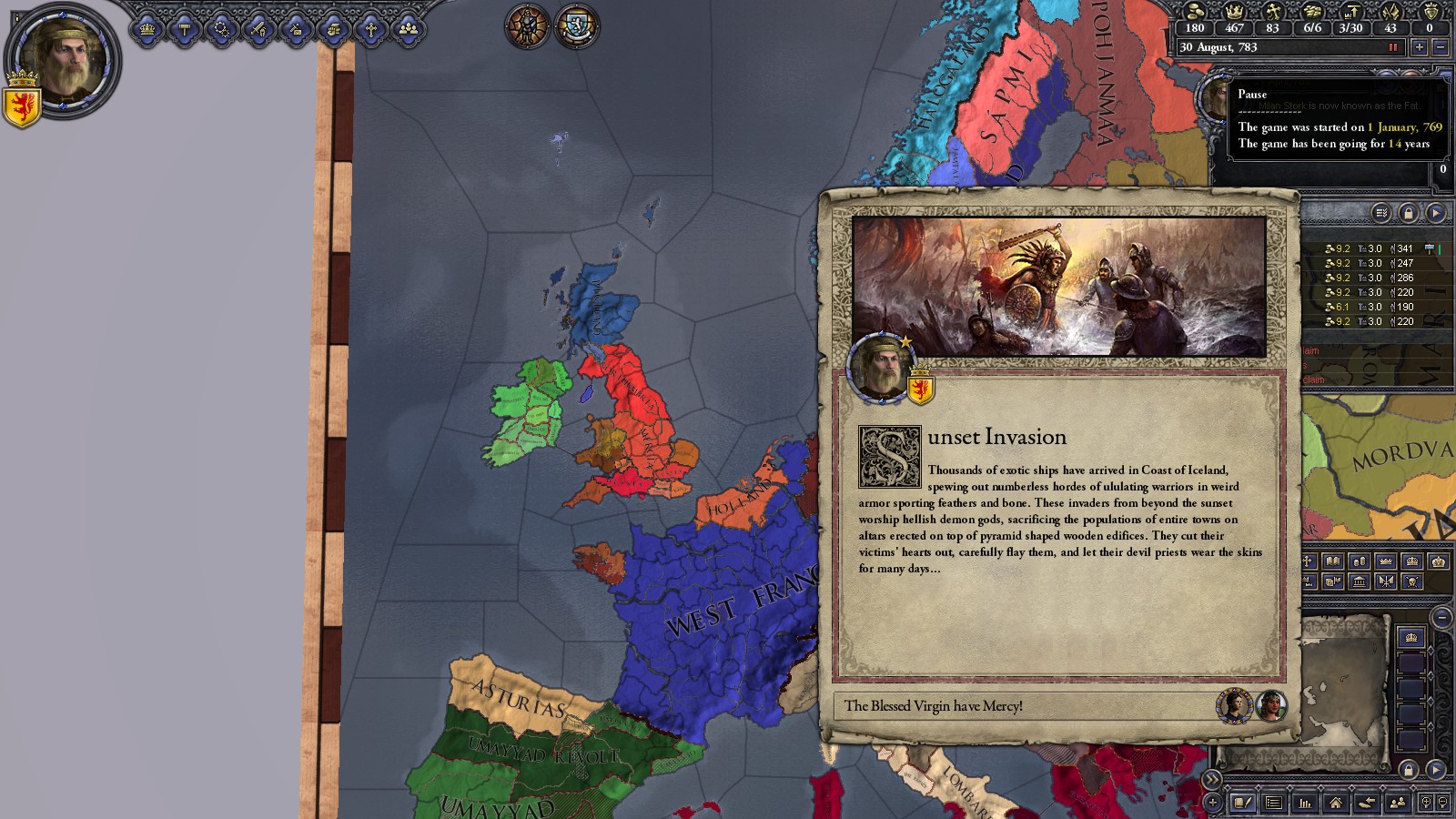This screenshot has height=819, width=1456.
Task: Open the three-figure Factions tab
Action: [409, 29]
